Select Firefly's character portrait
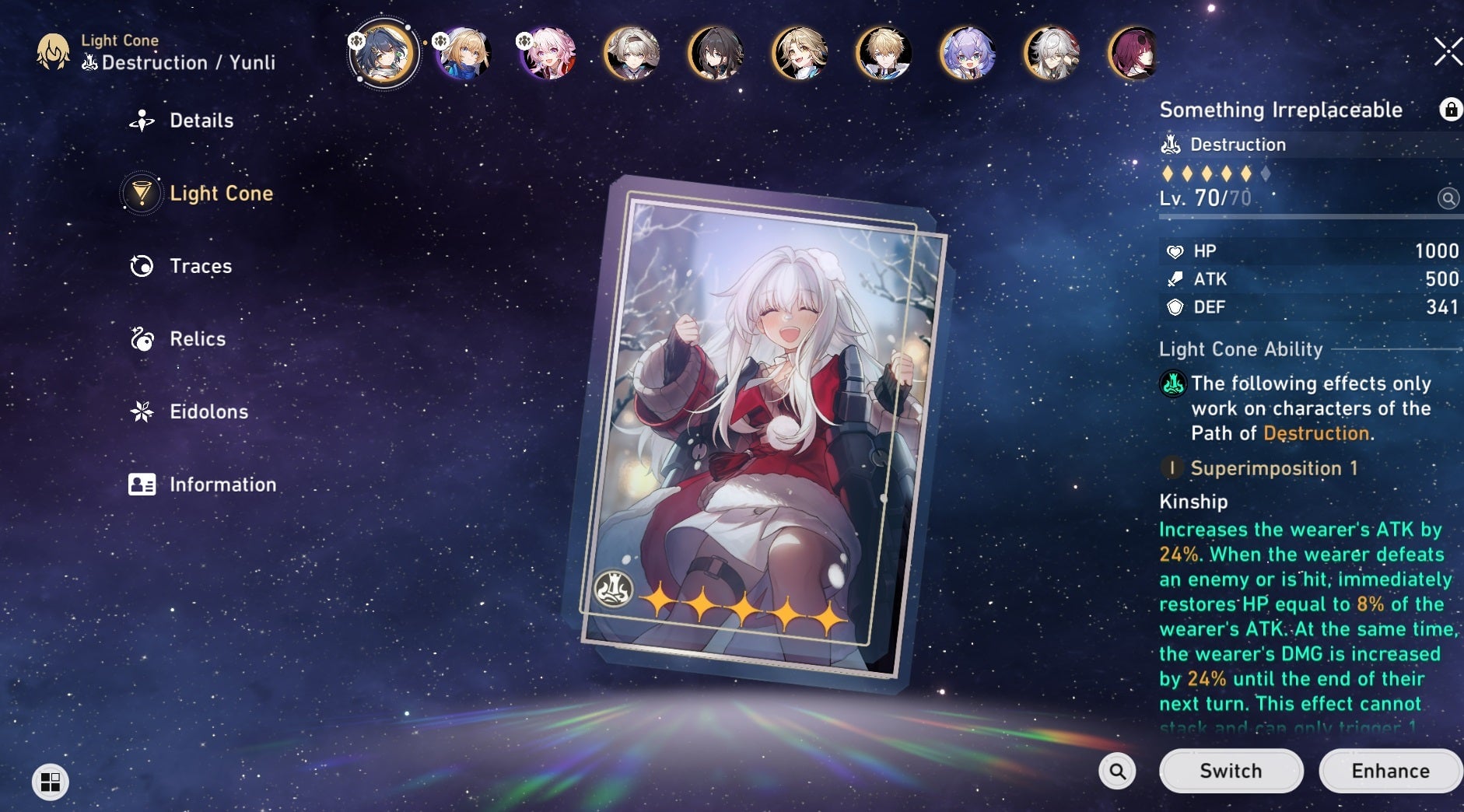1464x812 pixels. (632, 52)
